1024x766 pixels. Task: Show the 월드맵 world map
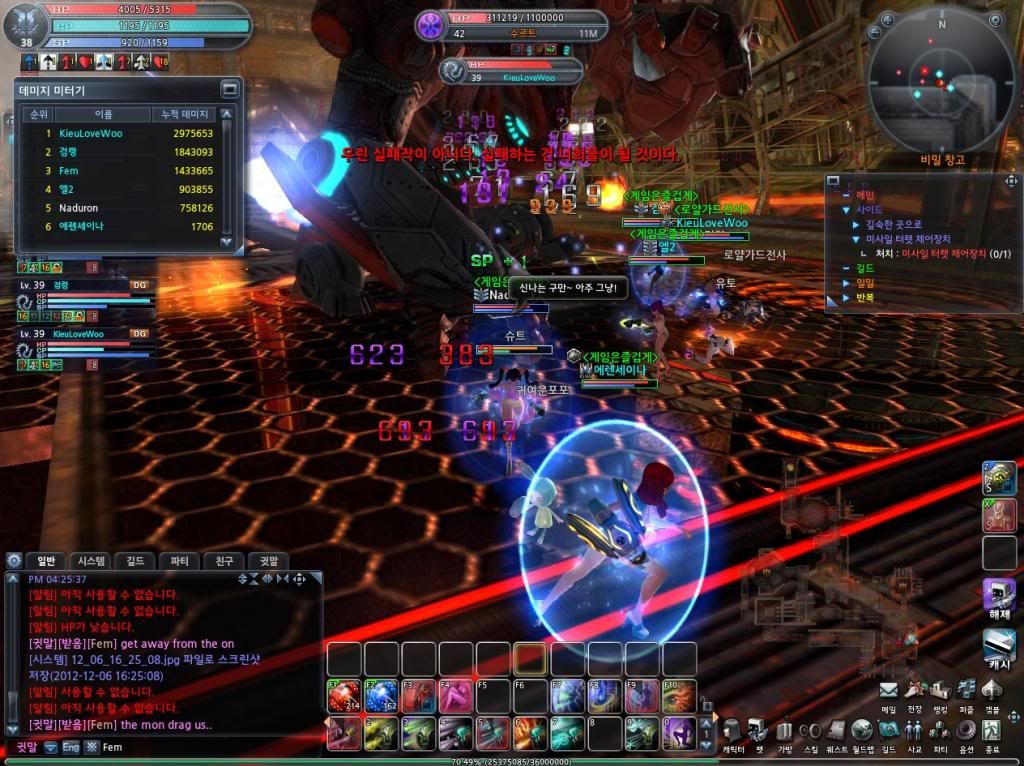(862, 731)
